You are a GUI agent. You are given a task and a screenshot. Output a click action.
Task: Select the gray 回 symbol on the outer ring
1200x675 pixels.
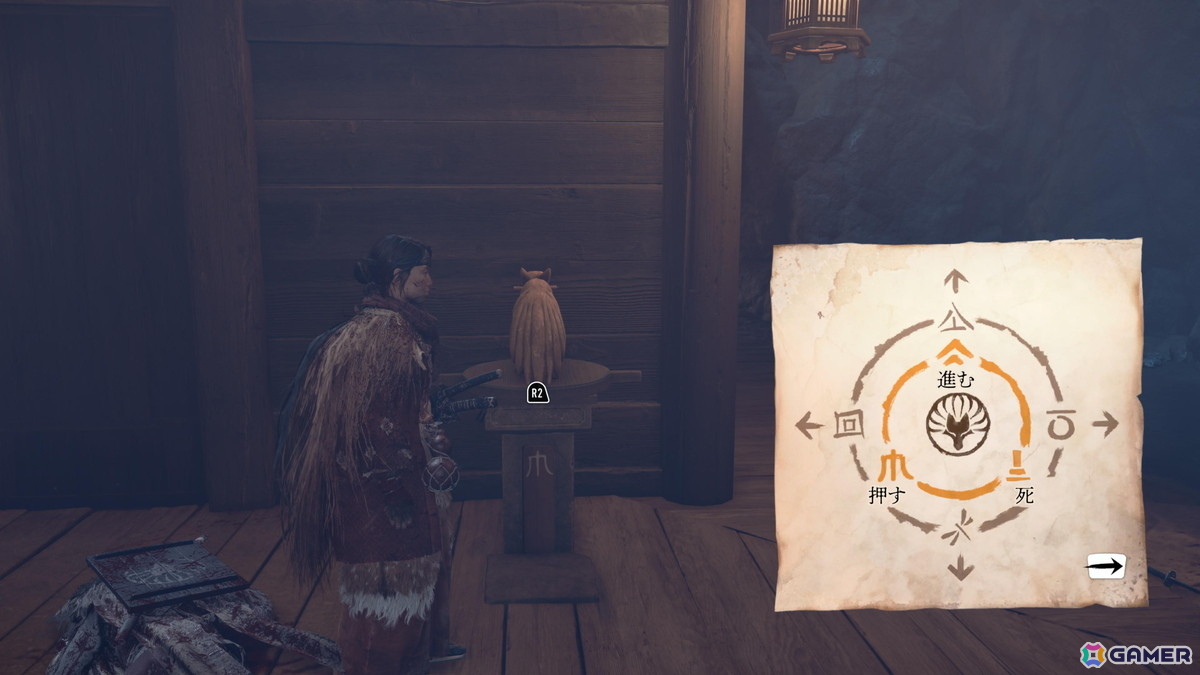[x=846, y=425]
